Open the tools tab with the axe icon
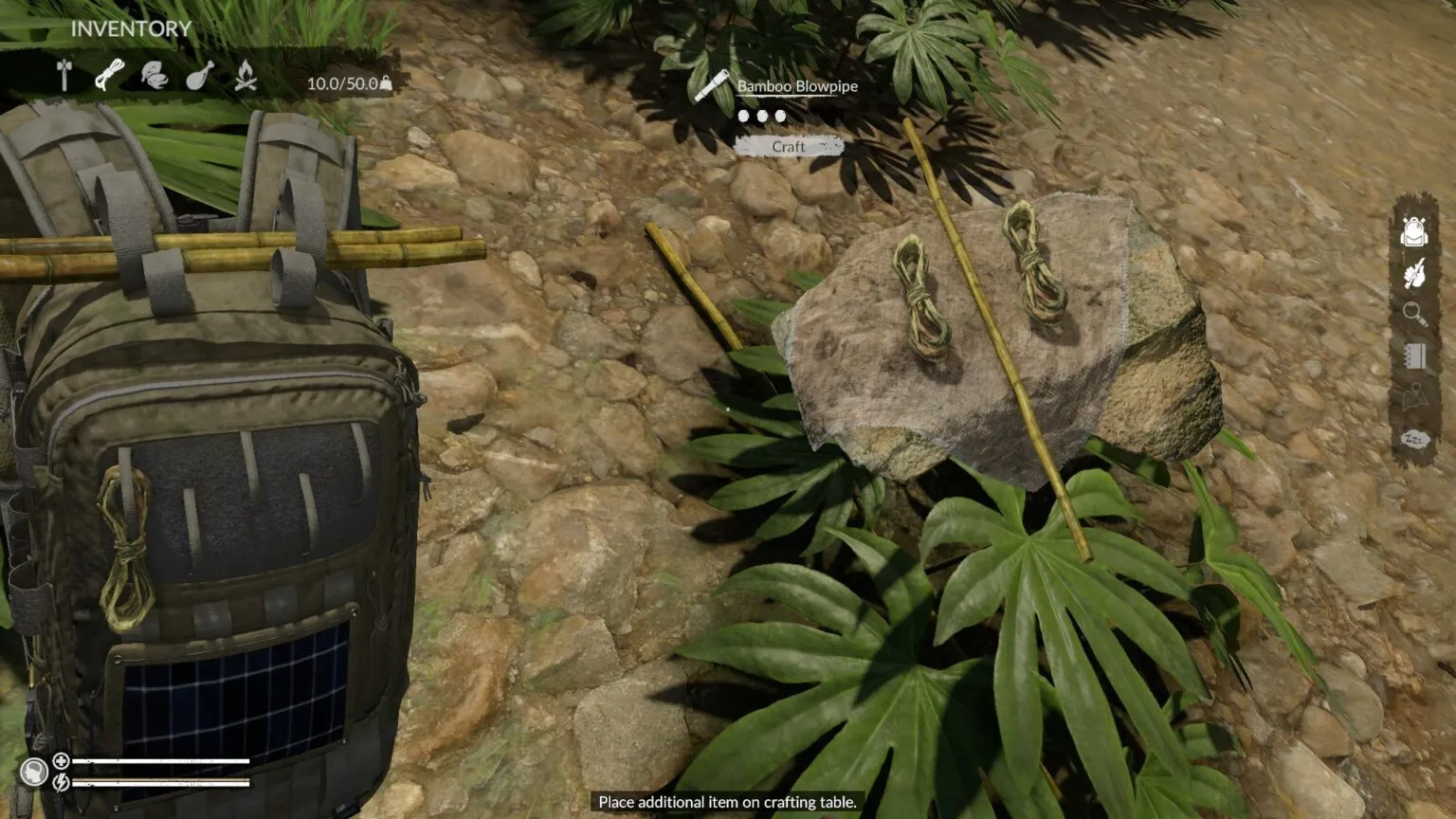Viewport: 1456px width, 819px height. click(64, 76)
